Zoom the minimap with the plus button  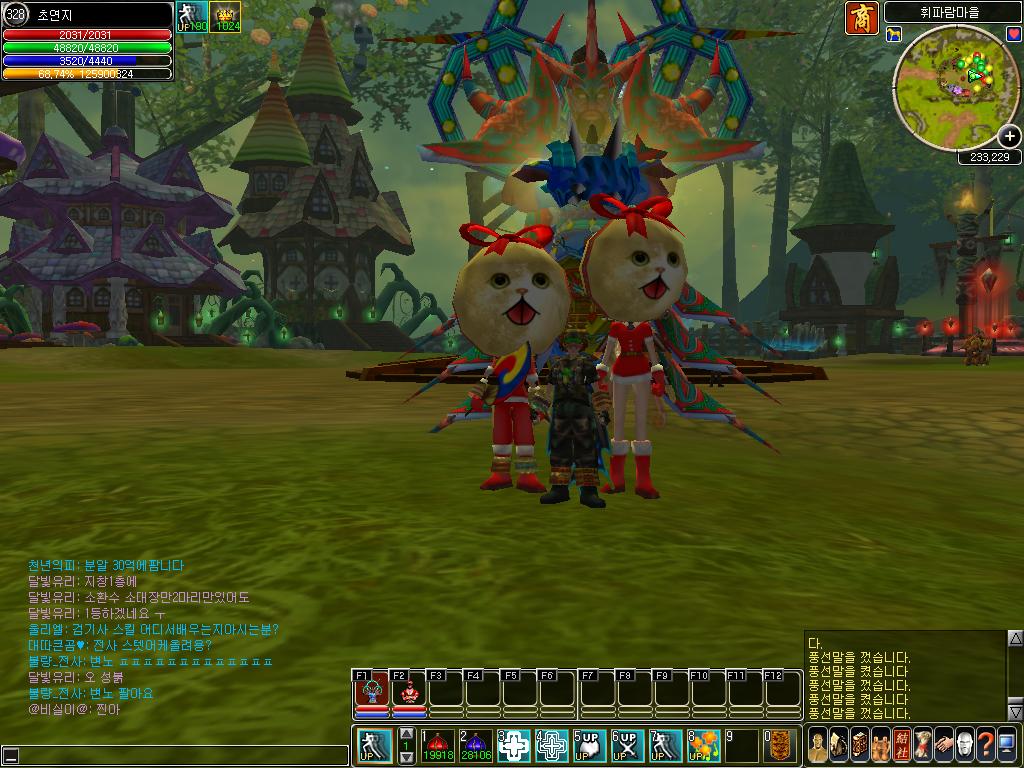coord(1009,136)
